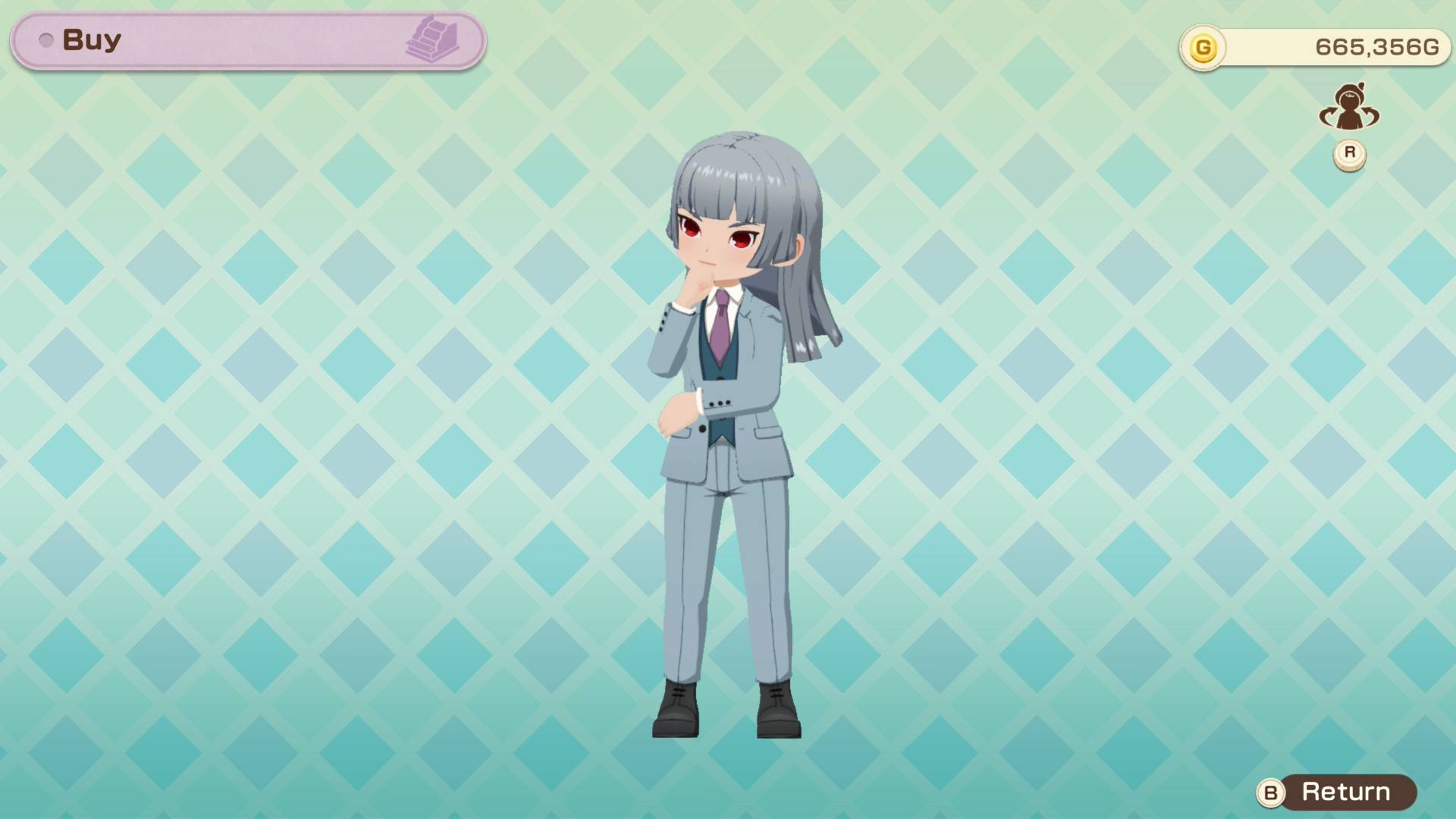Click the radio bullet beside Buy
The image size is (1456, 819).
click(46, 39)
